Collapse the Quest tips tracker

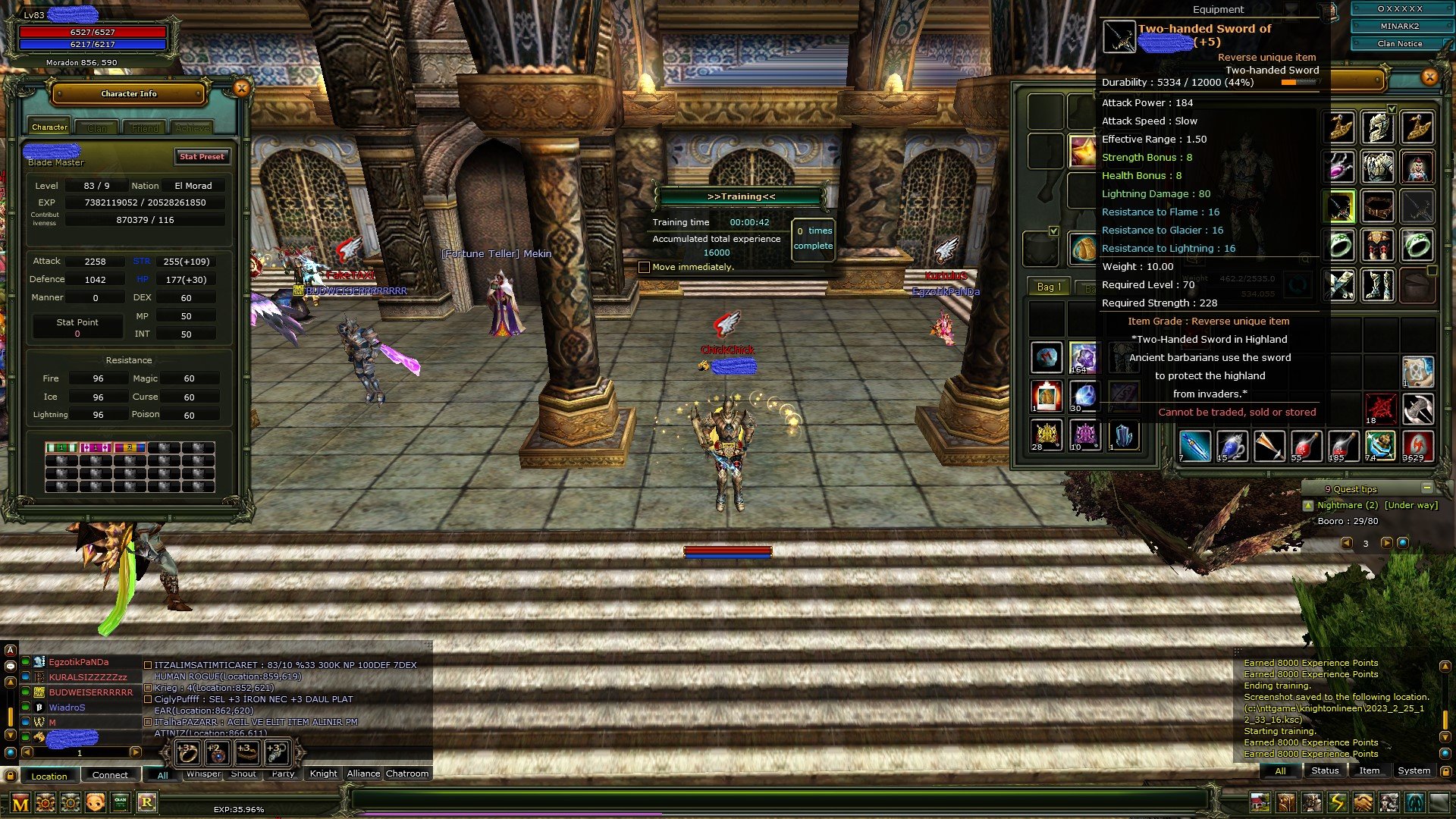[1426, 488]
